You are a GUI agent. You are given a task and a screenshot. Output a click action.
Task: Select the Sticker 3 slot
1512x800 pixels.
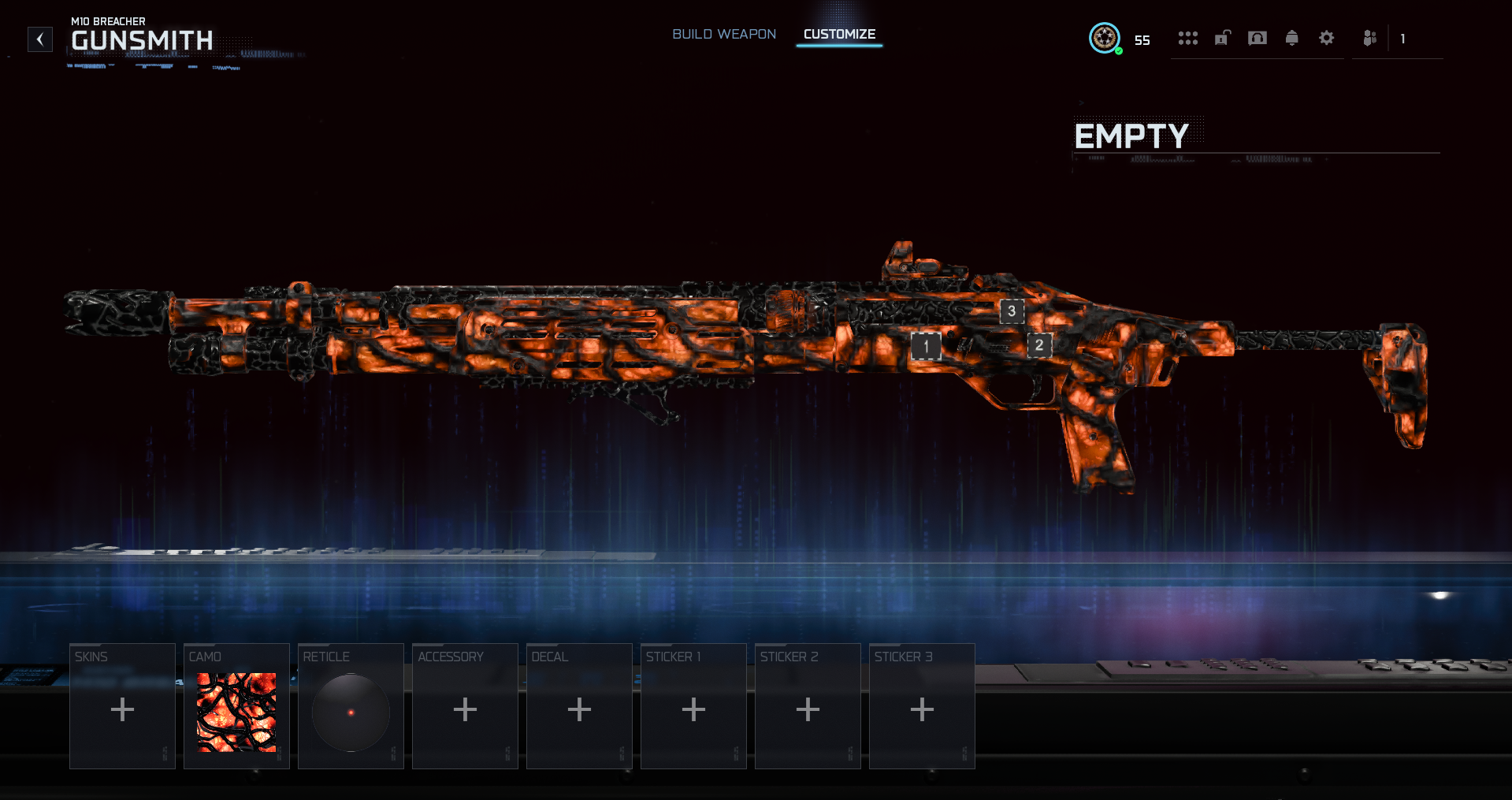point(922,706)
